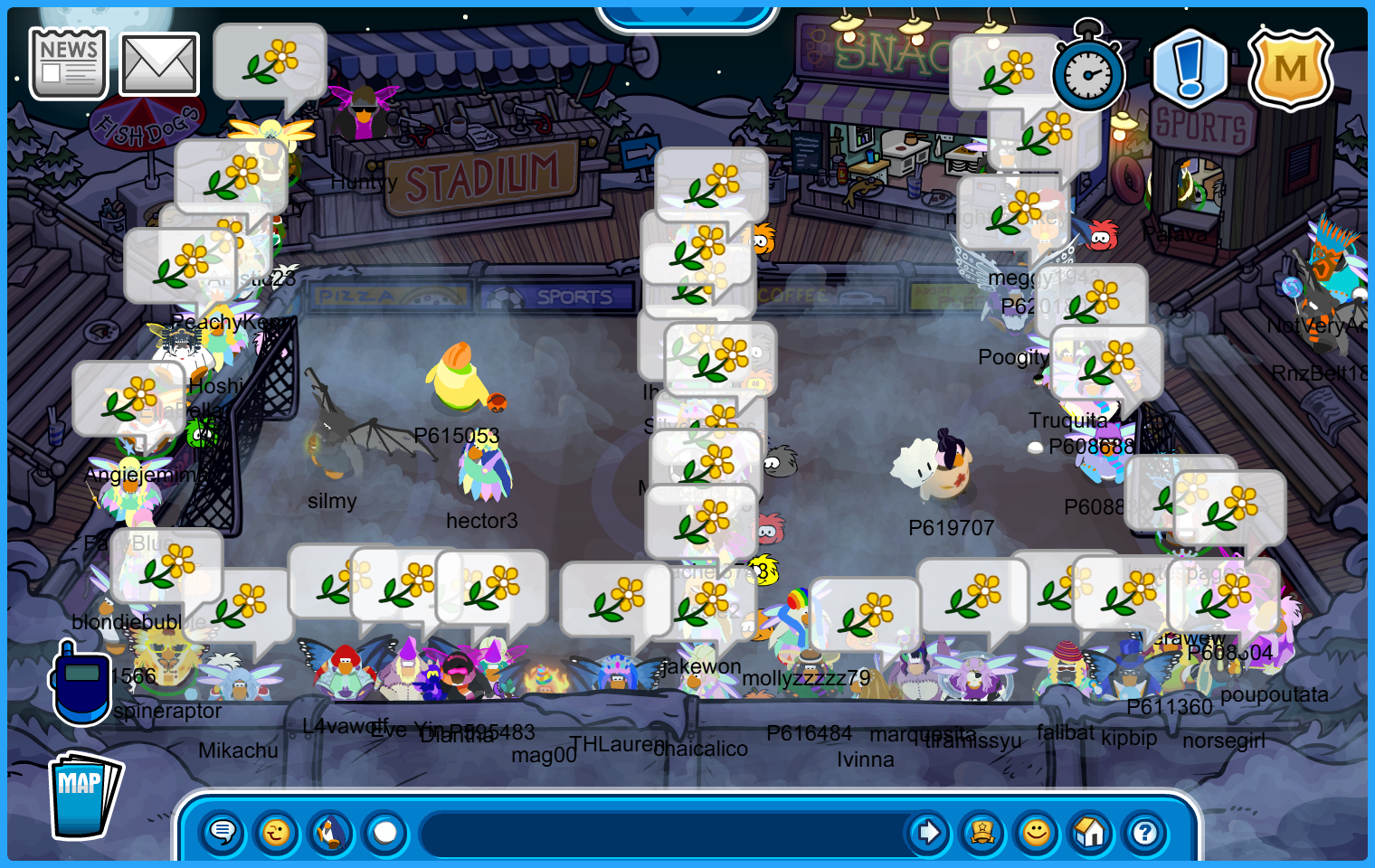Go to your igloo with the house button
1375x868 pixels.
(x=1090, y=832)
